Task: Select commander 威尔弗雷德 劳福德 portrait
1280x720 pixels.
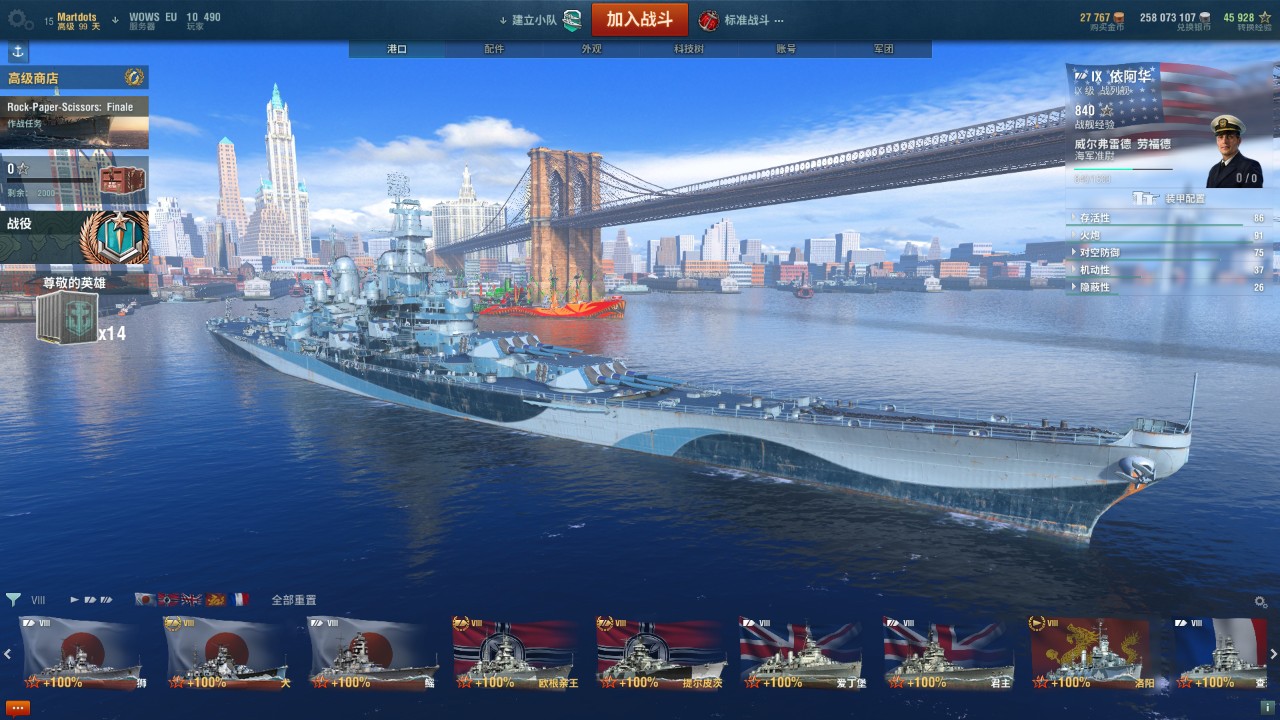Action: pos(1233,150)
